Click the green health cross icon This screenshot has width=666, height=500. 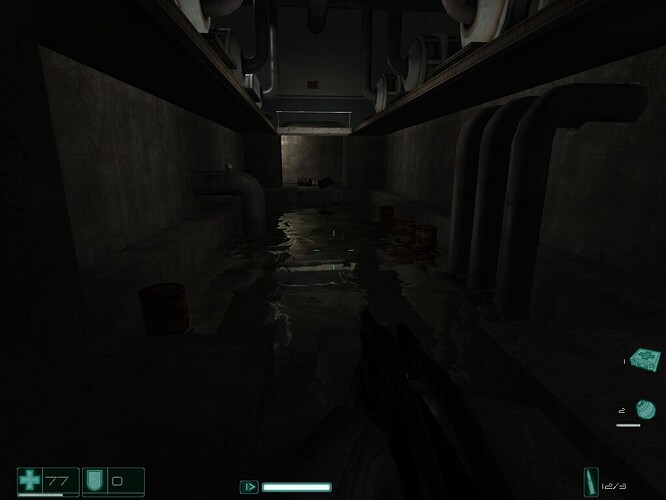32,480
